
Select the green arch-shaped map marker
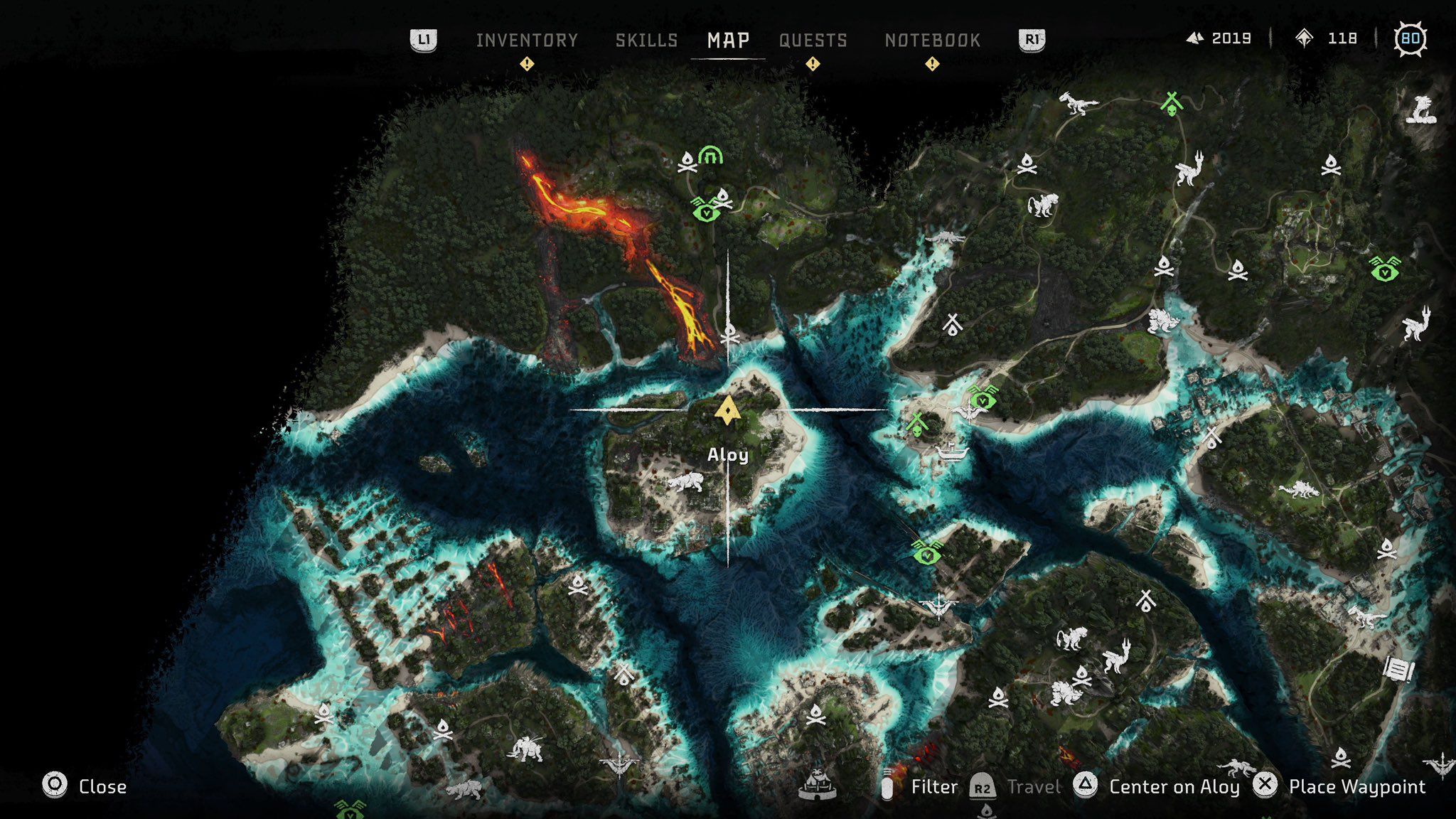(x=710, y=154)
